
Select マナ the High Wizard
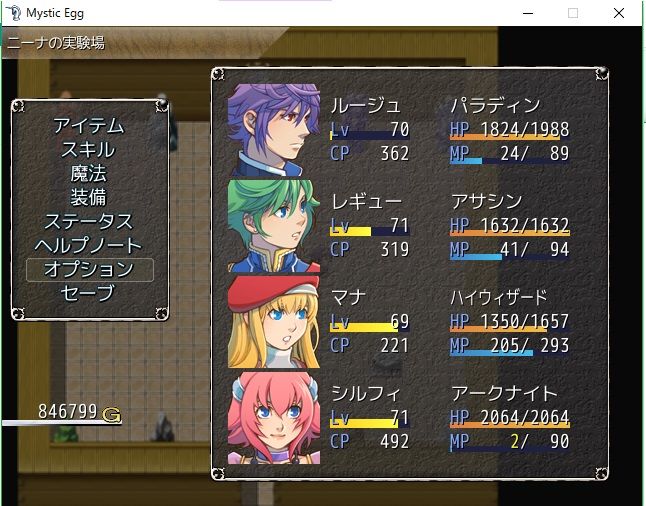[408, 321]
